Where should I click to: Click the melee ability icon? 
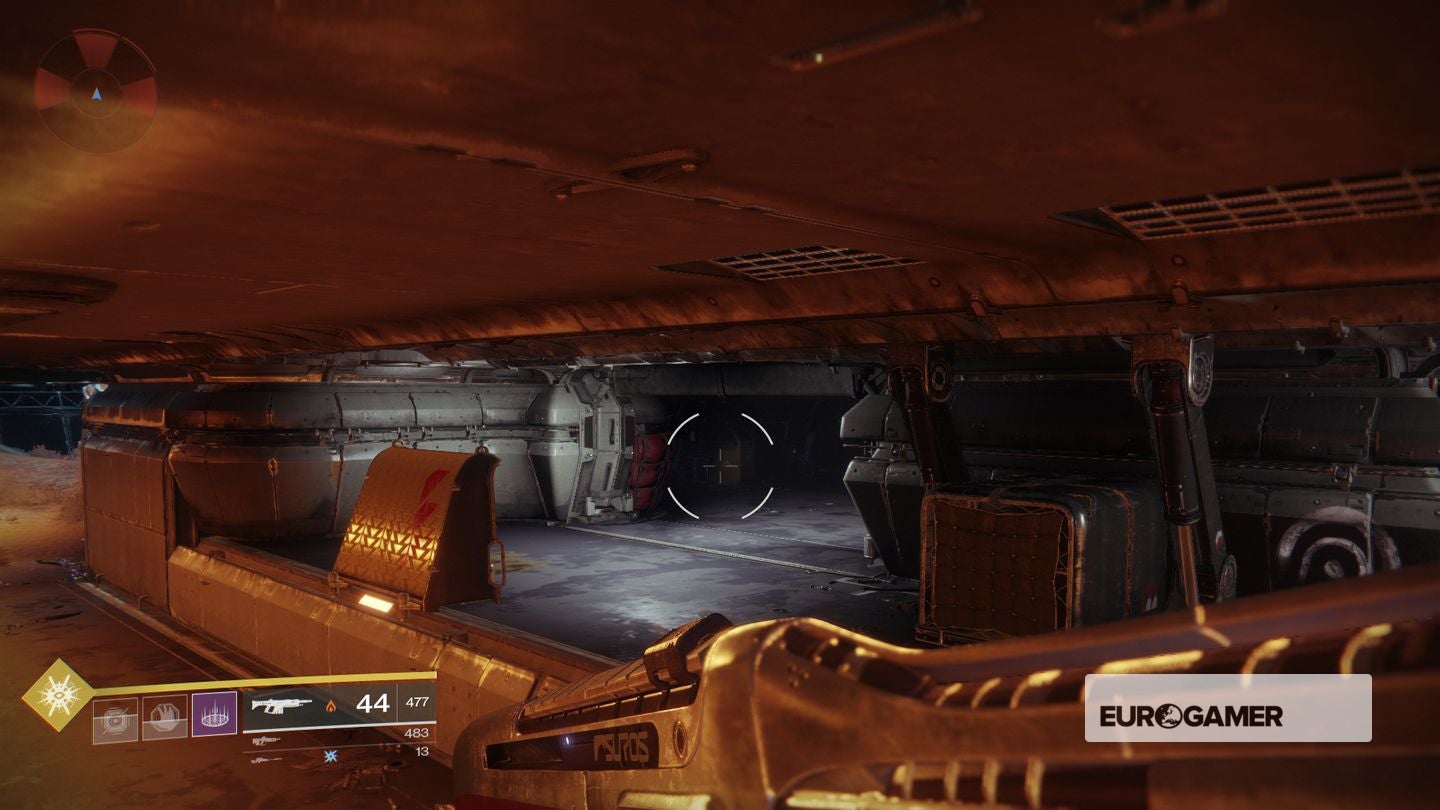(x=163, y=716)
